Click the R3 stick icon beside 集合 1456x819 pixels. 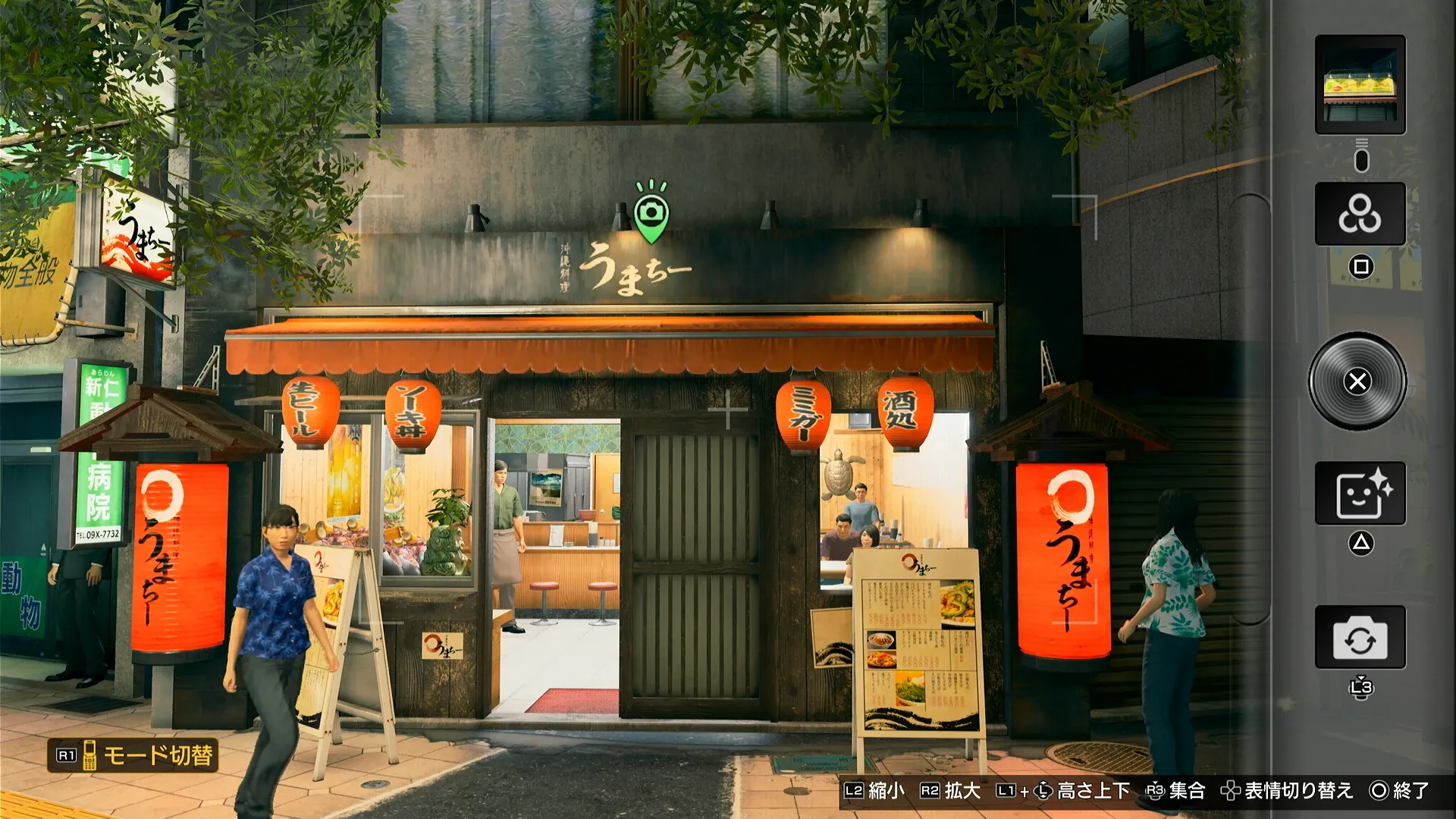[x=1156, y=790]
